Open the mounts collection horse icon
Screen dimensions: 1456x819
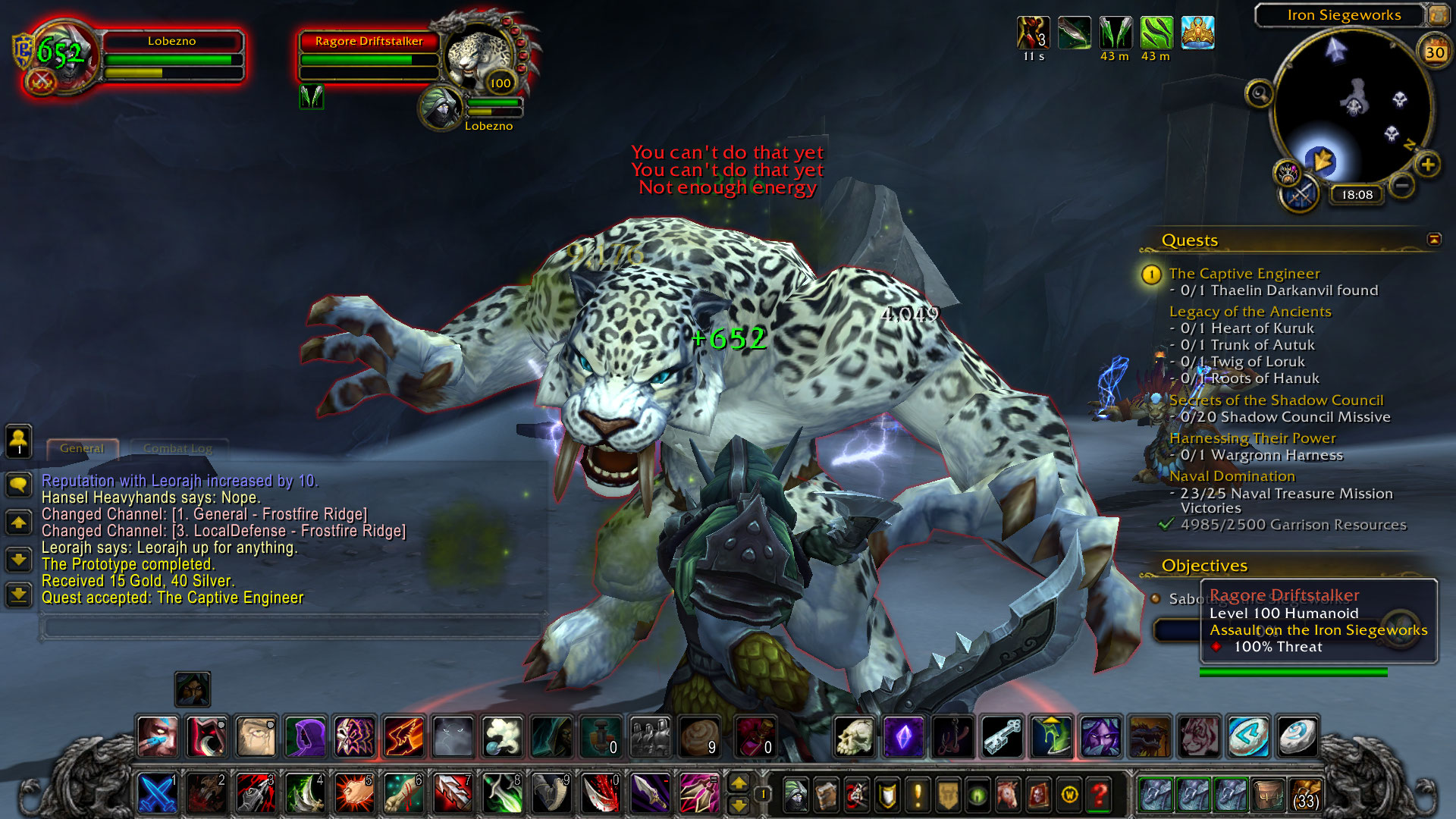(x=1008, y=795)
